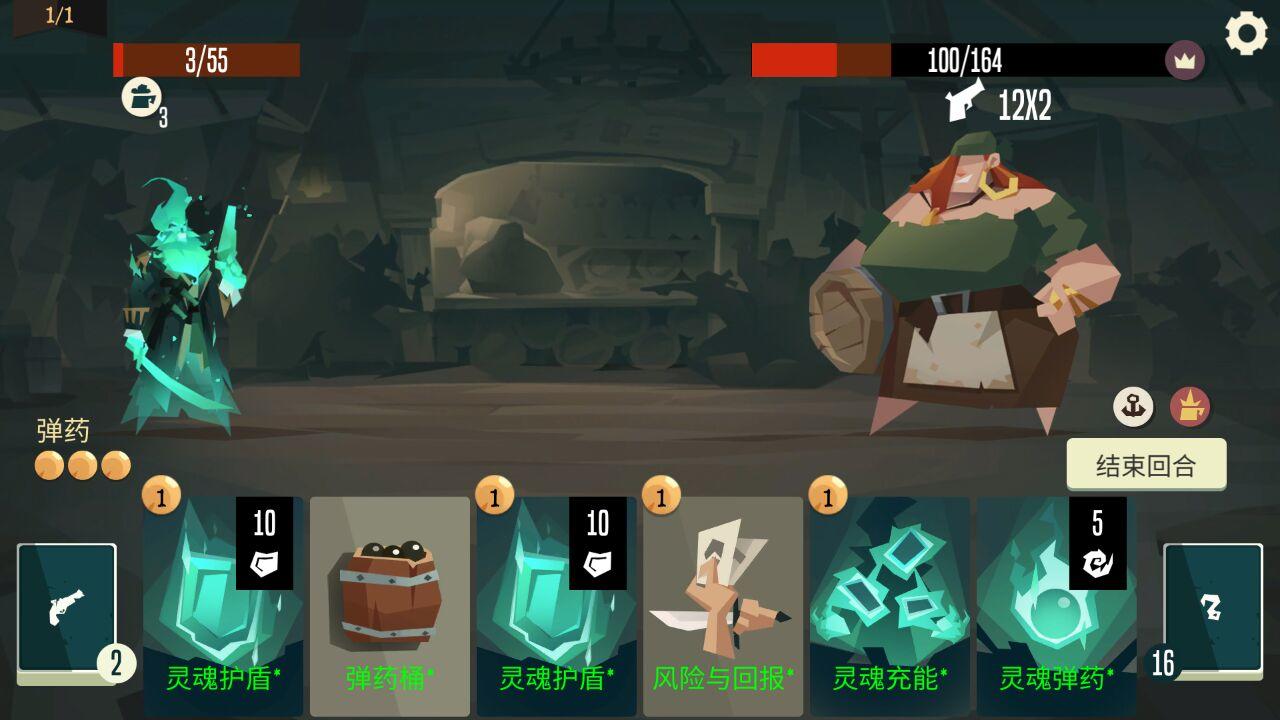Open the settings gear menu
This screenshot has height=720, width=1280.
pyautogui.click(x=1245, y=35)
